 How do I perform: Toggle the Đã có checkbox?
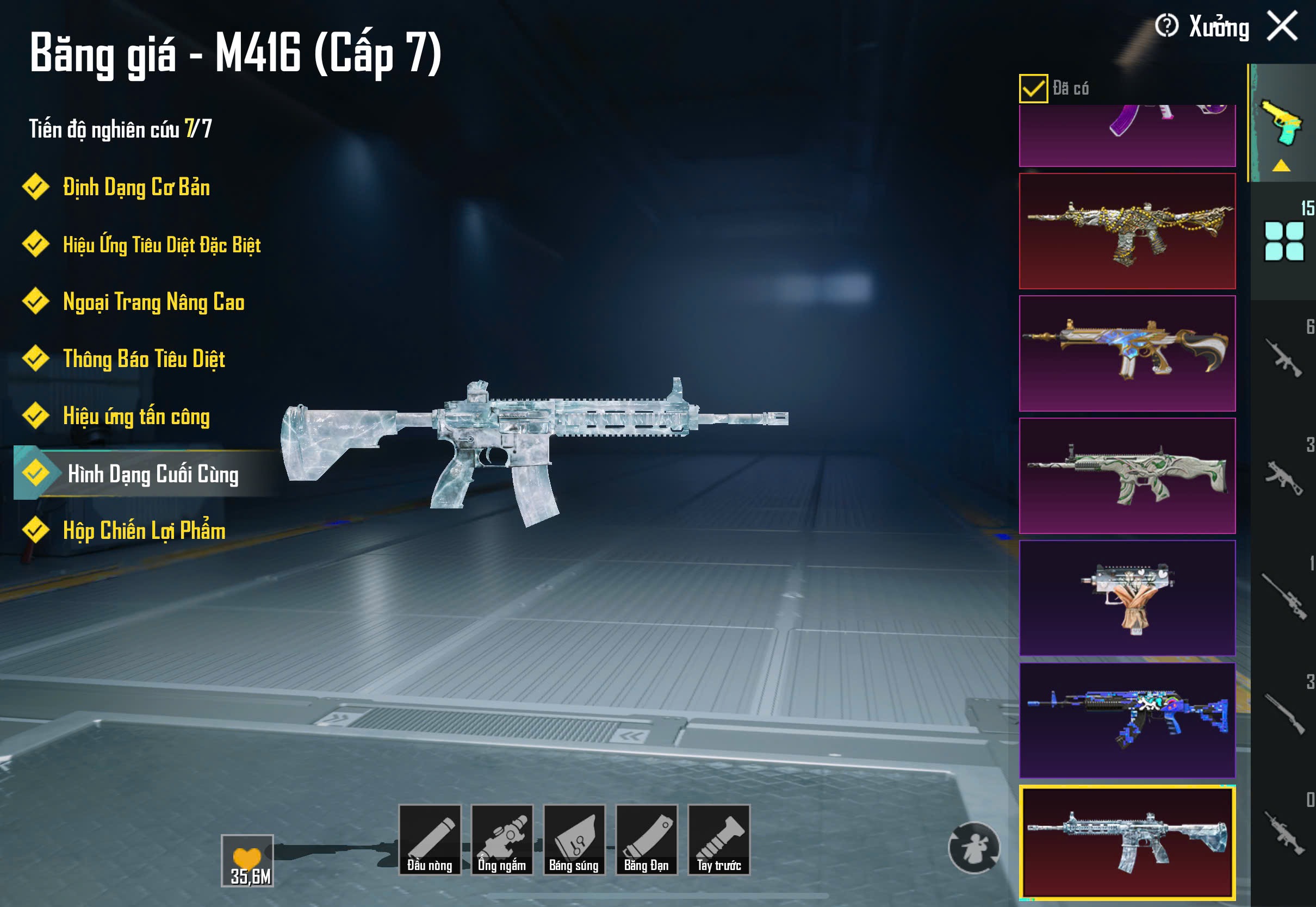(1033, 89)
